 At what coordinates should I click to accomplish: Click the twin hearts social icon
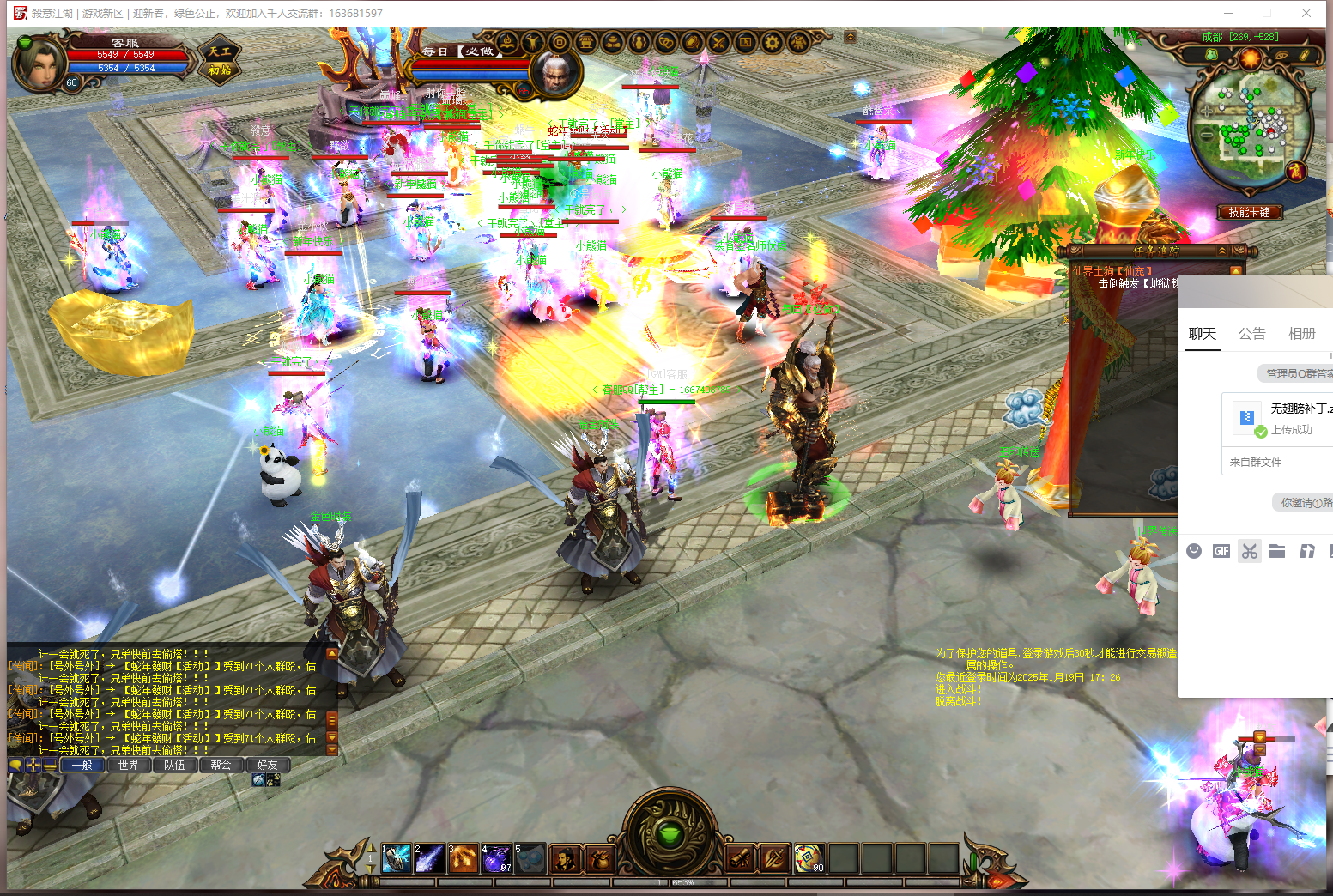pyautogui.click(x=665, y=42)
